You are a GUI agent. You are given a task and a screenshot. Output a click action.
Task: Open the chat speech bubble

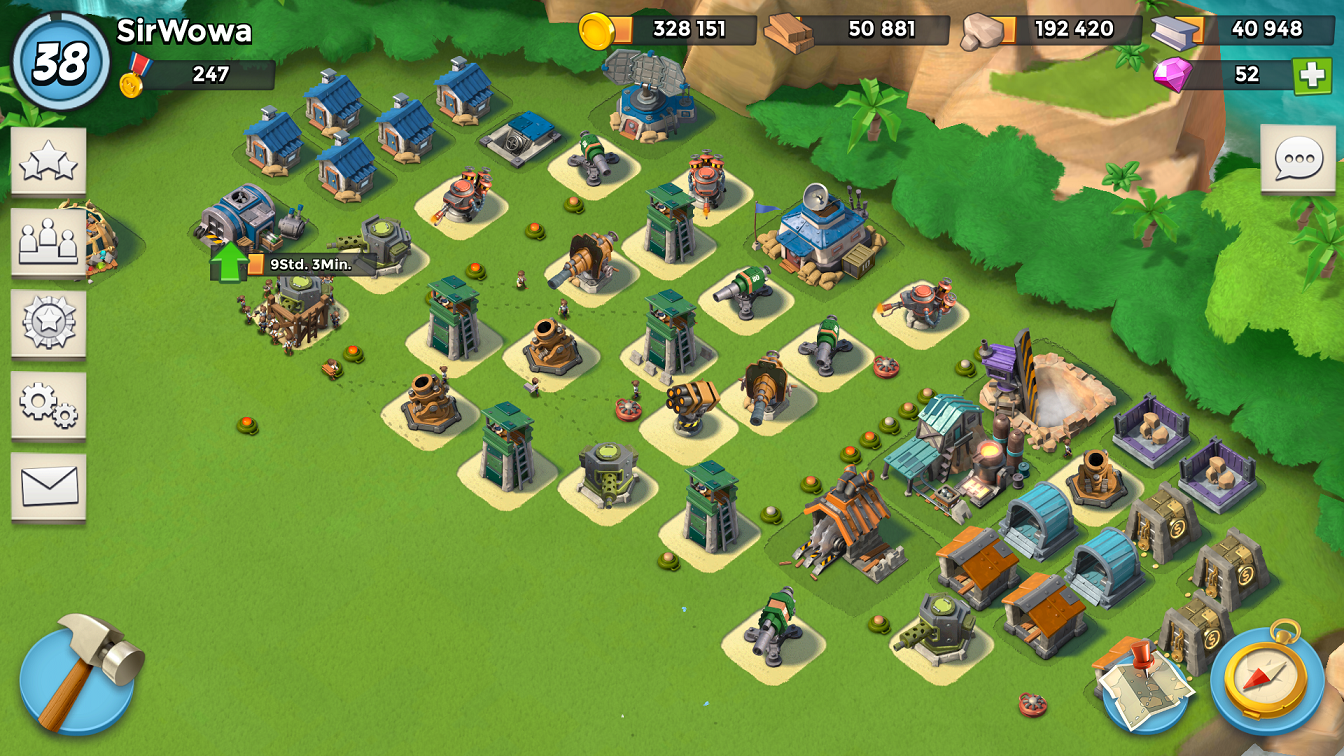(1298, 159)
